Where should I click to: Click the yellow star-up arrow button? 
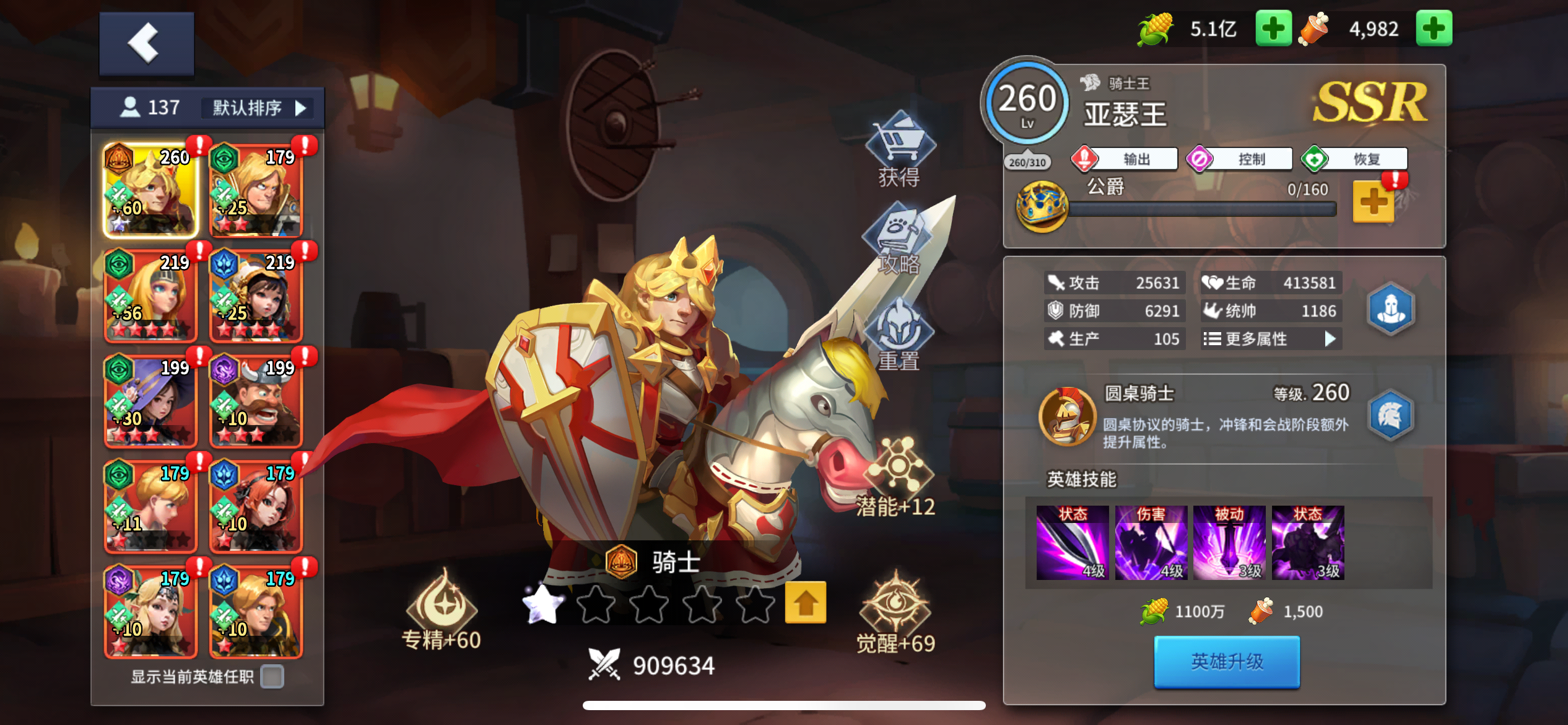pos(805,603)
